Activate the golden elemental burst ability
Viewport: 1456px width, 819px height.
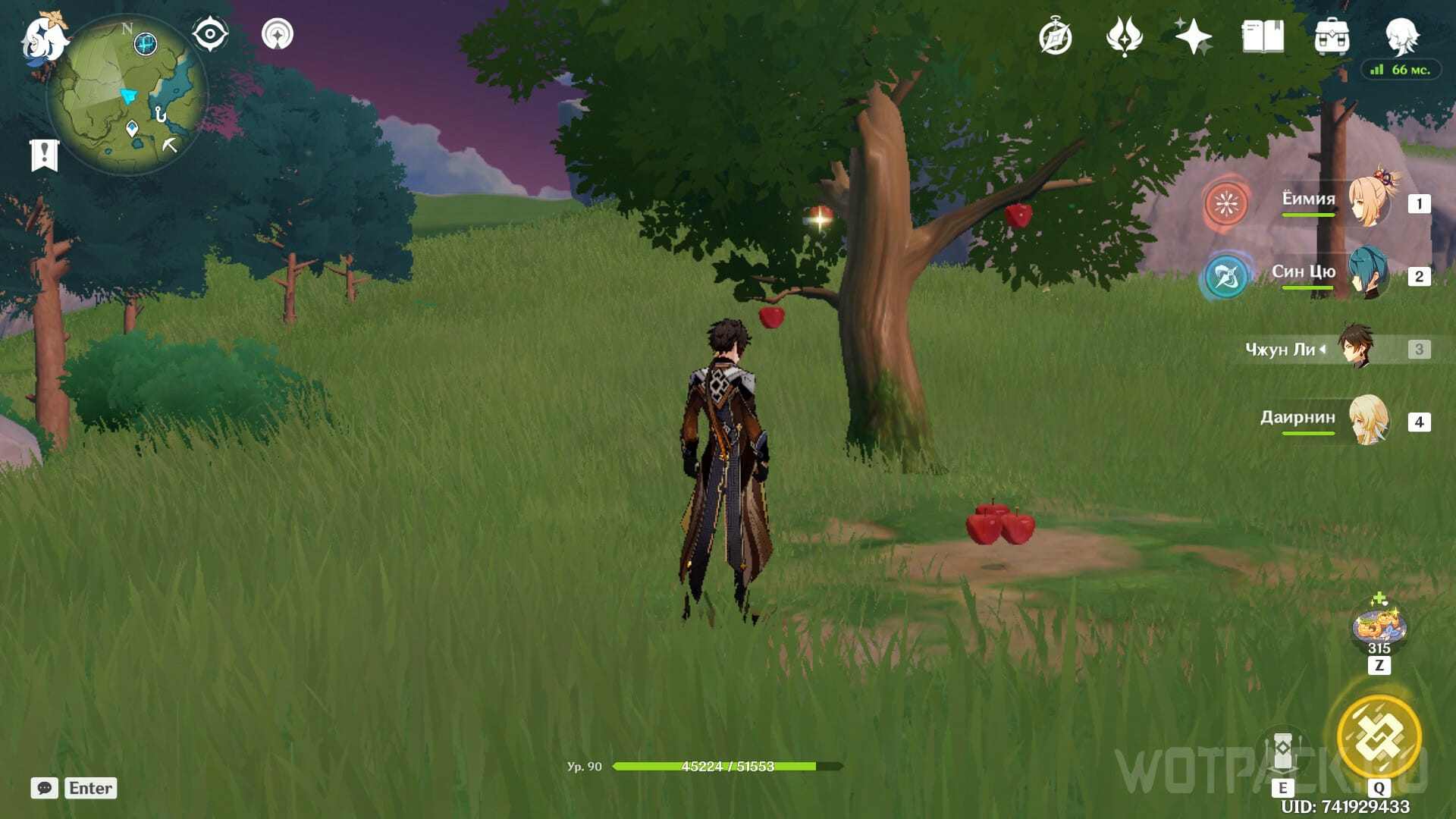click(1378, 735)
